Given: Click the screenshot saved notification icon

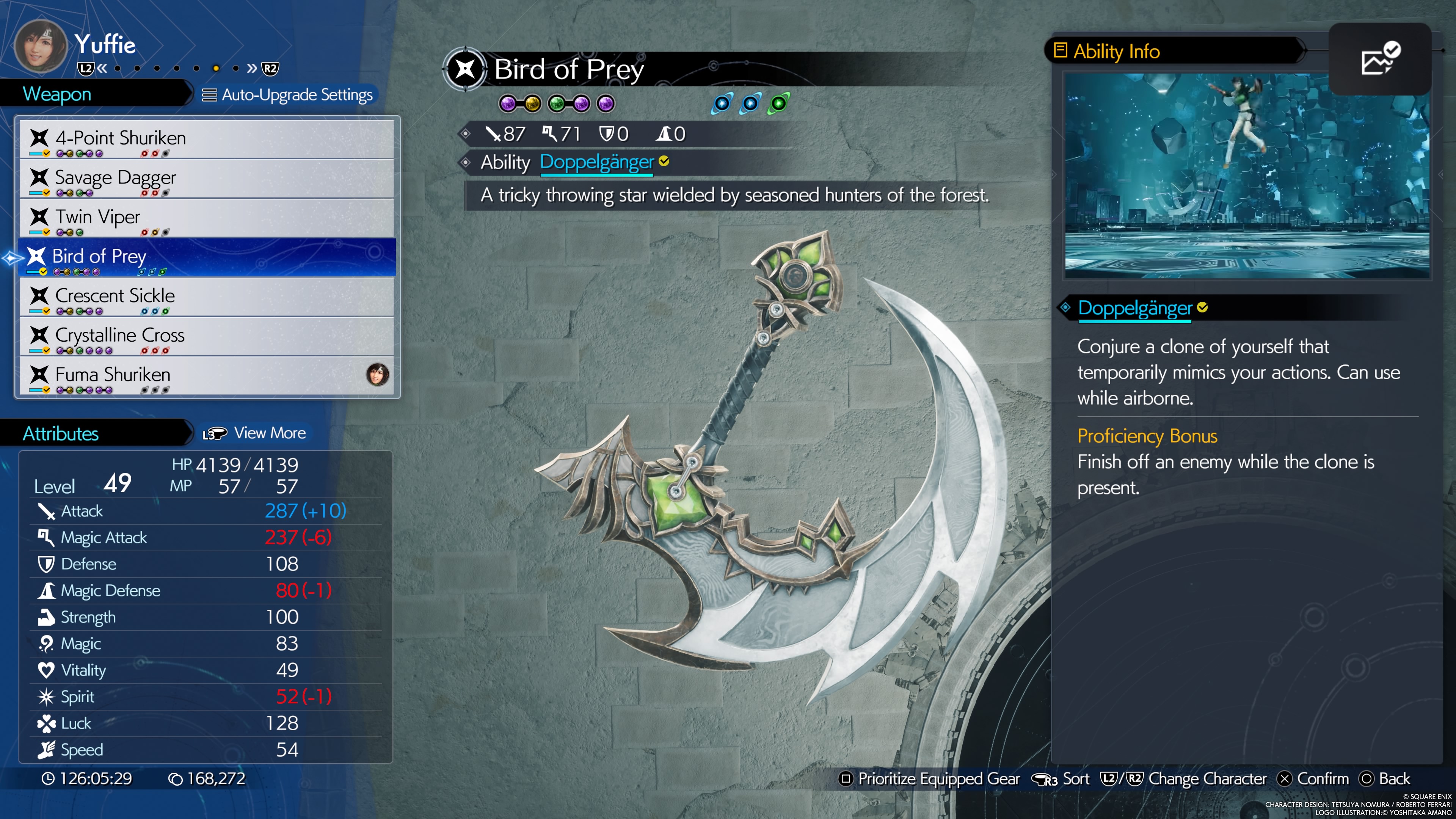Looking at the screenshot, I should 1380,59.
